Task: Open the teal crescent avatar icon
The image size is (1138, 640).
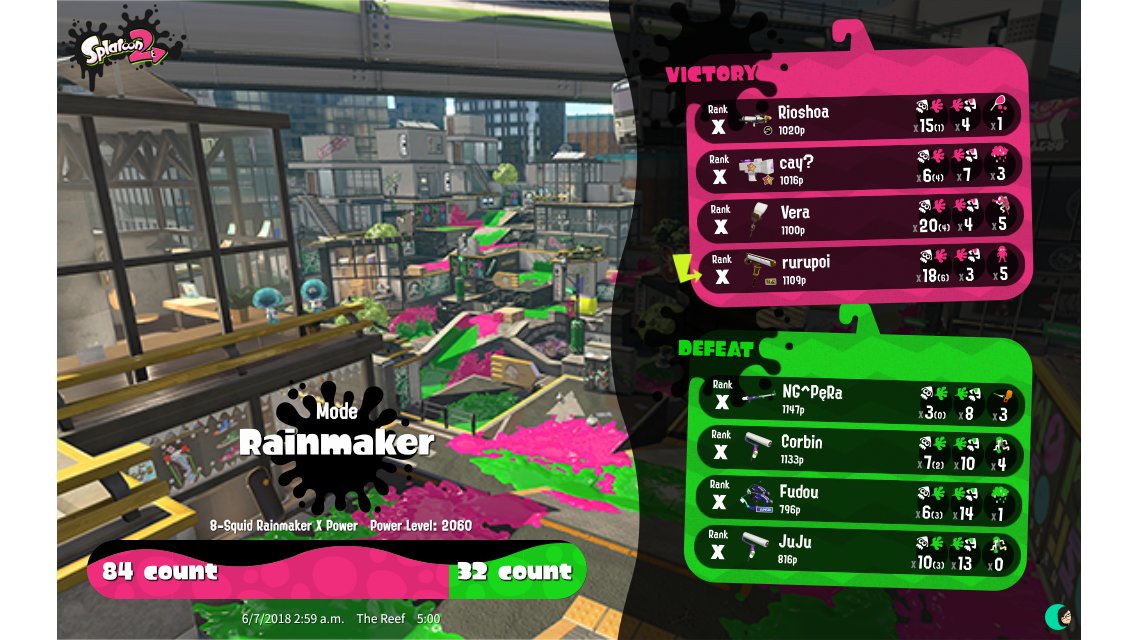Action: pos(1058,616)
